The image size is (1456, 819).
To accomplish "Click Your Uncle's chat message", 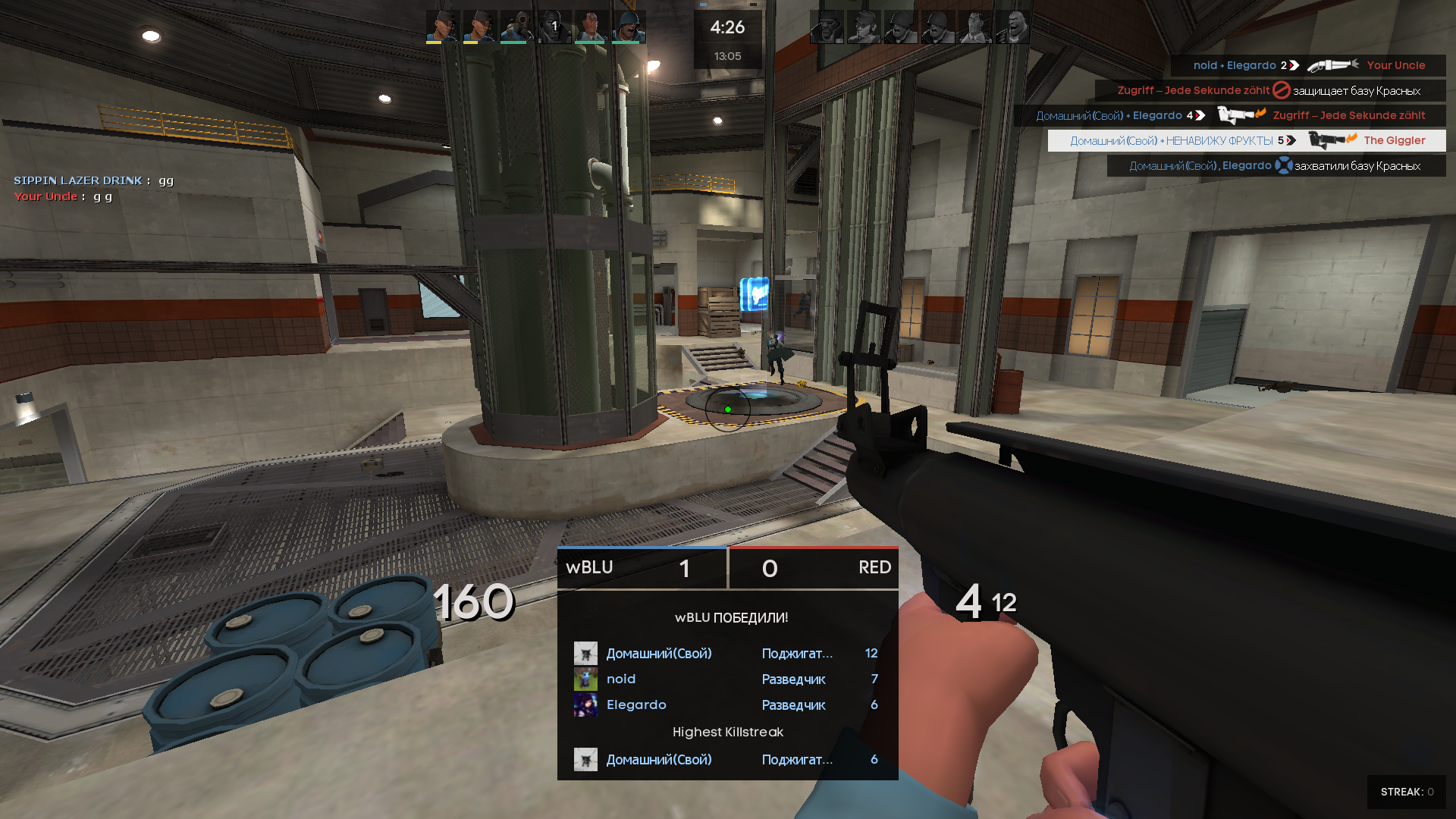I will (64, 196).
